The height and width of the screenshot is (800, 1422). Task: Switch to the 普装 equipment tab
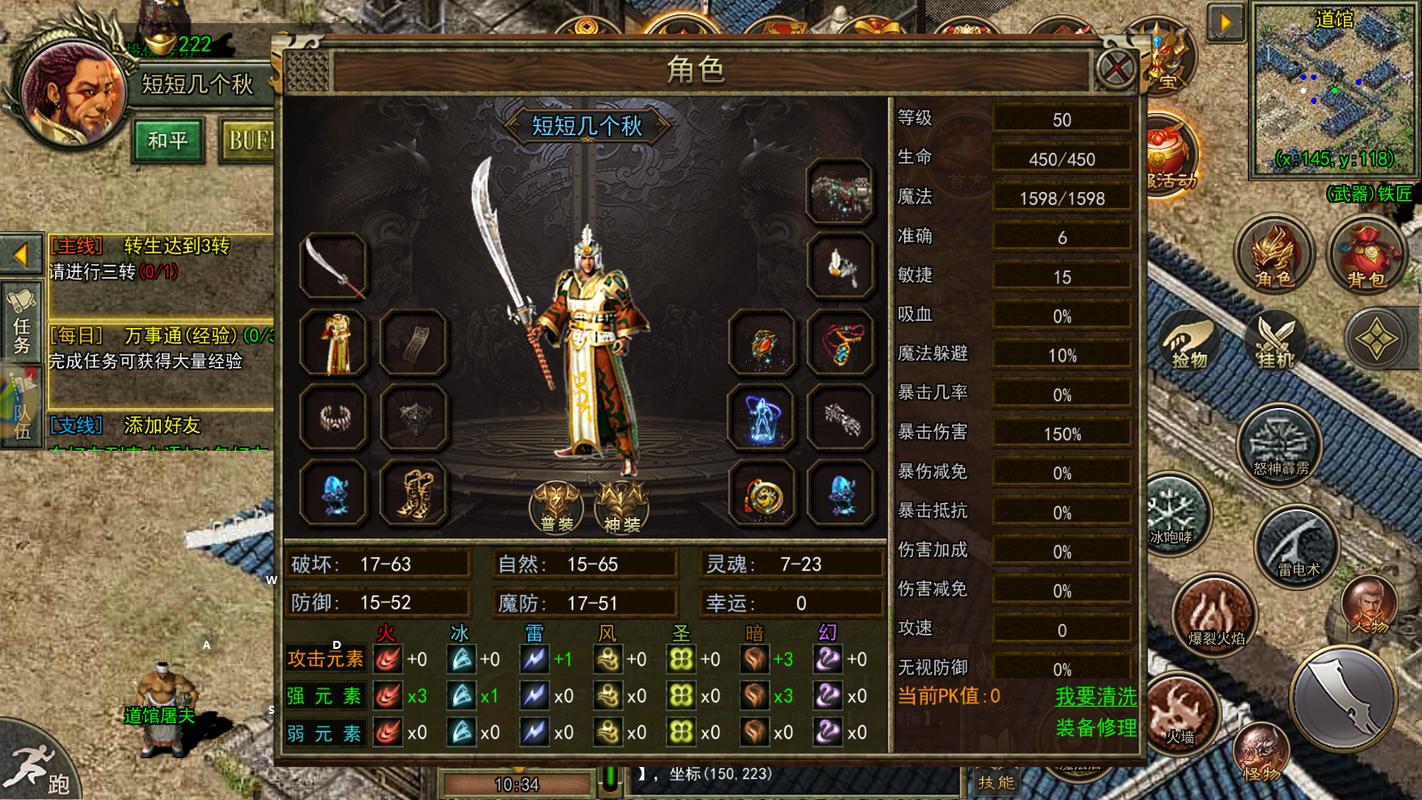pos(556,506)
